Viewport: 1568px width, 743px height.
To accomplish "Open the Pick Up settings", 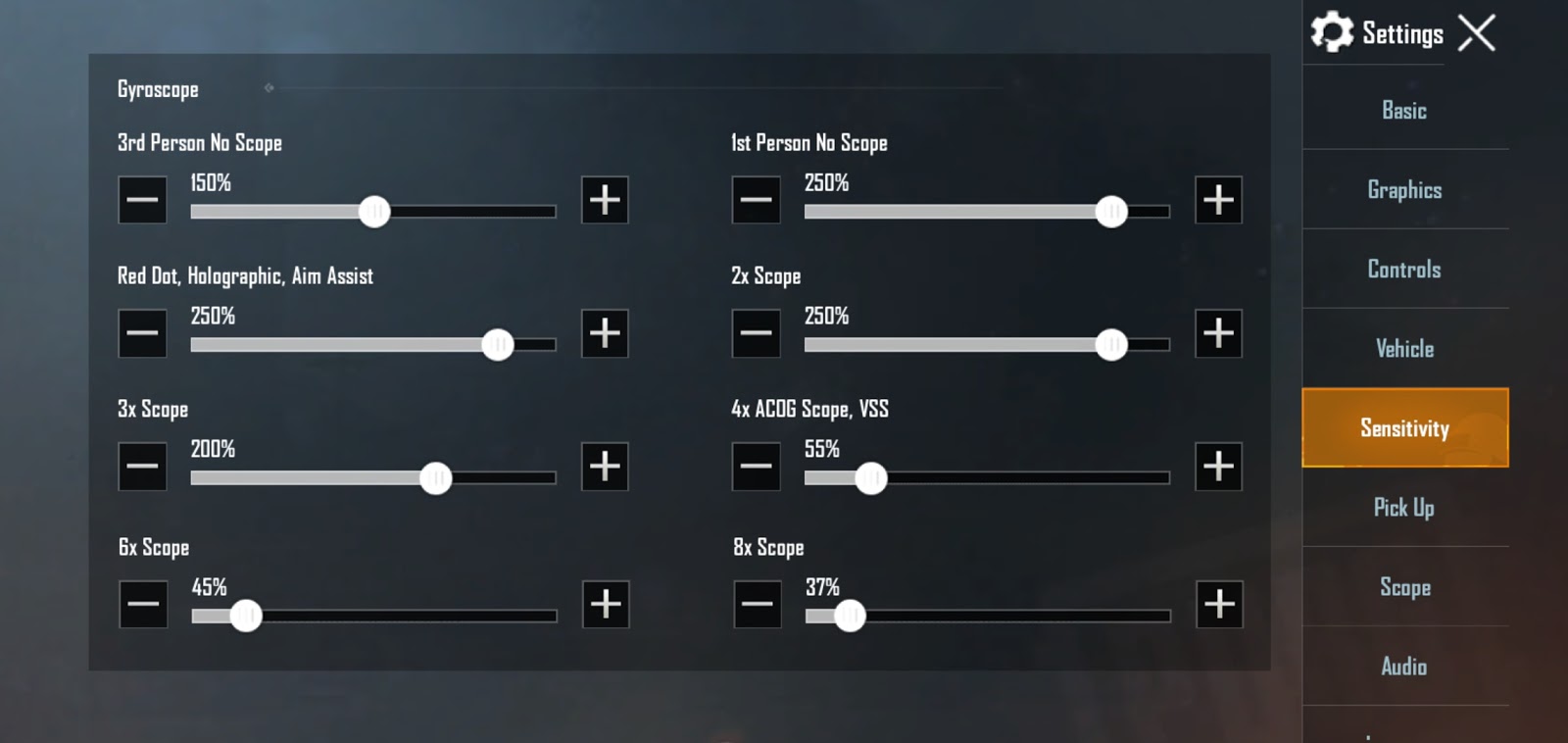I will click(x=1404, y=508).
